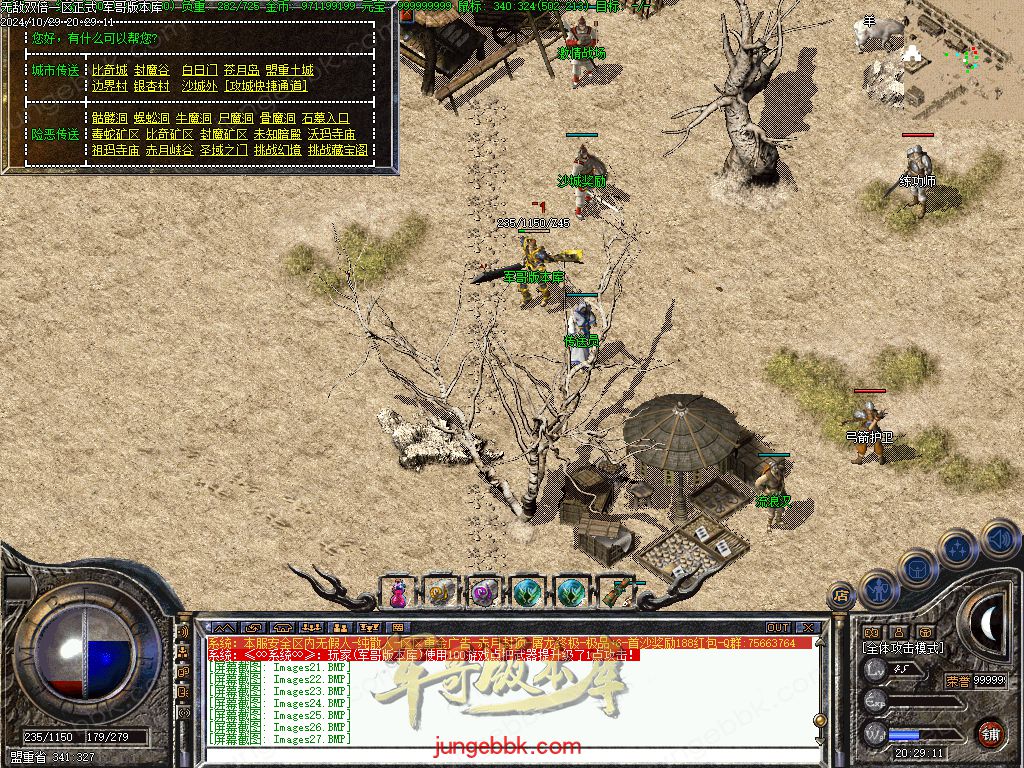Teleport to 比奇城 in the city list
The width and height of the screenshot is (1024, 768).
110,70
